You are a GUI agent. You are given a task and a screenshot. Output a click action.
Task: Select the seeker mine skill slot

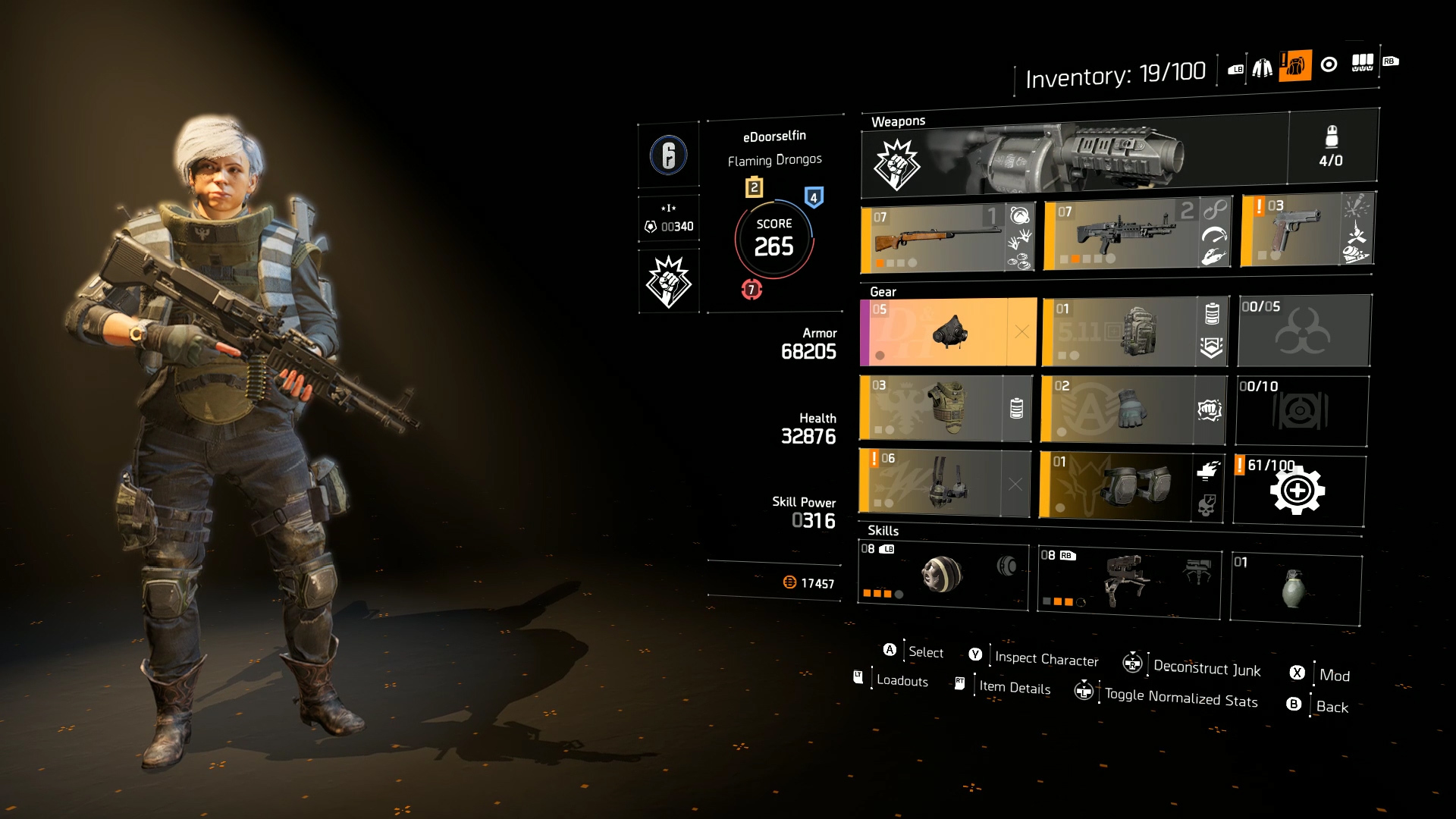coord(943,576)
